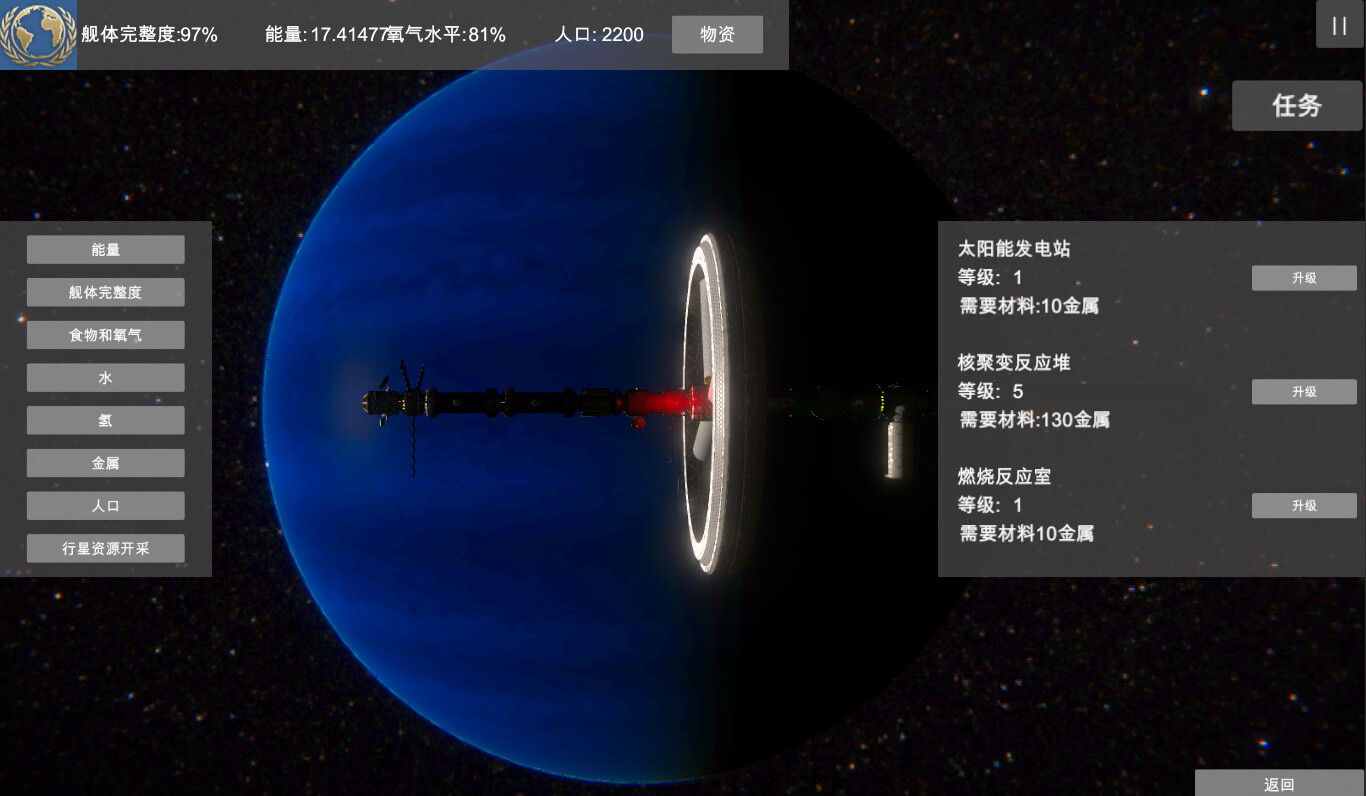
Task: Select the 金属 sidebar option
Action: 105,462
